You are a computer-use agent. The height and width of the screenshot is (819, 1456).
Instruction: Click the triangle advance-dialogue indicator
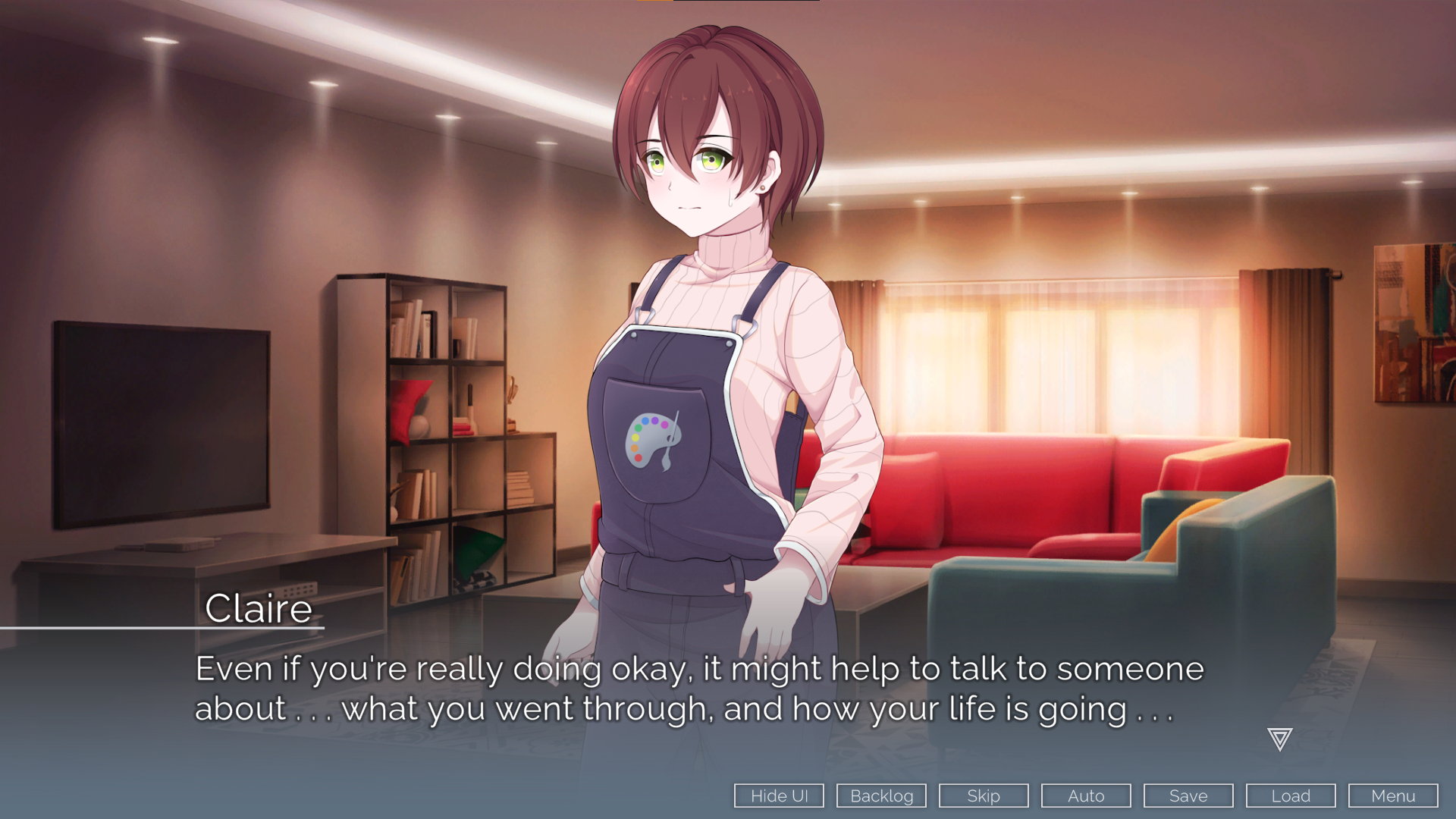pos(1279,739)
